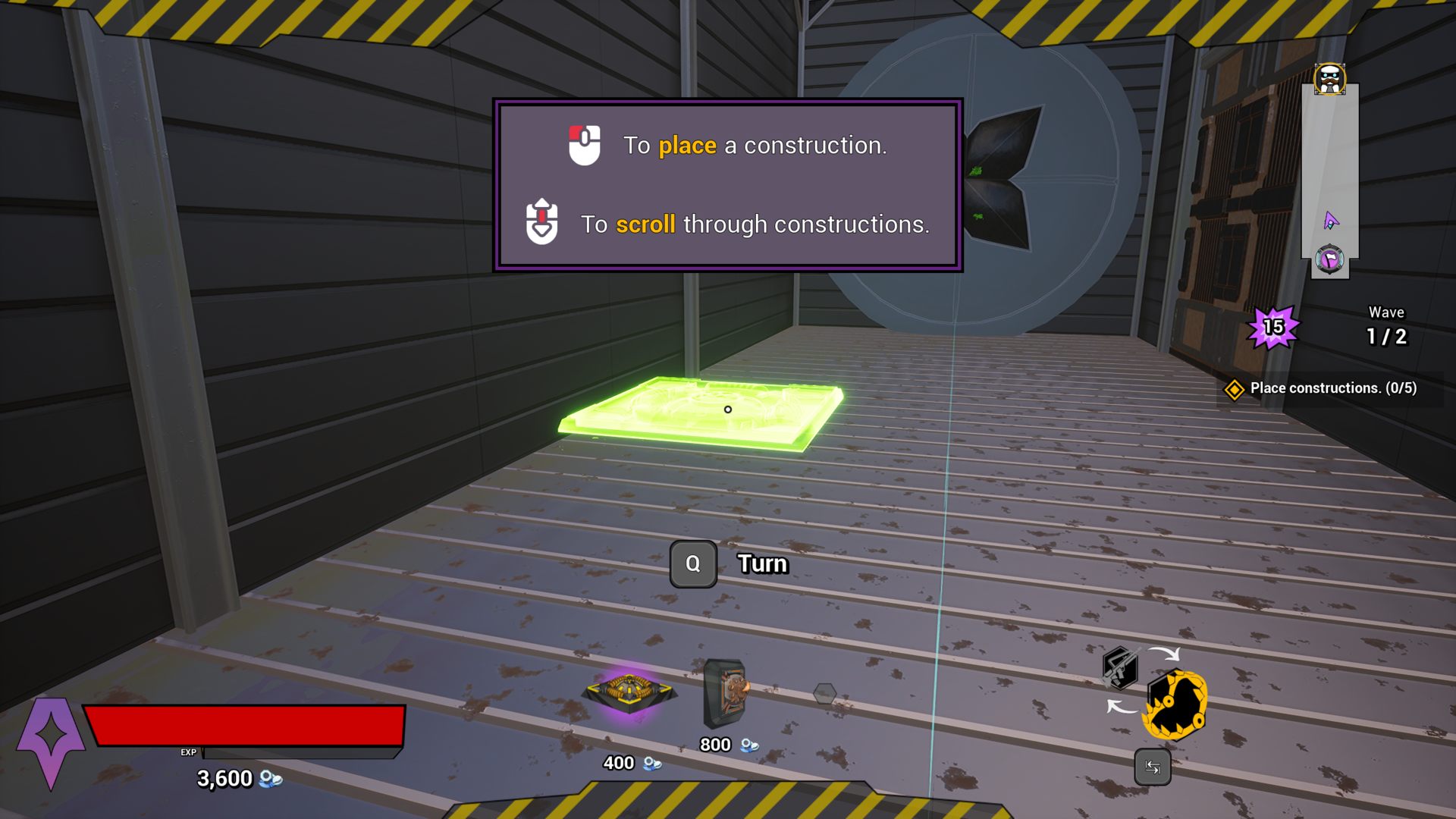Switch to the rifle weapon icon
Image resolution: width=1456 pixels, height=819 pixels.
pos(1120,667)
